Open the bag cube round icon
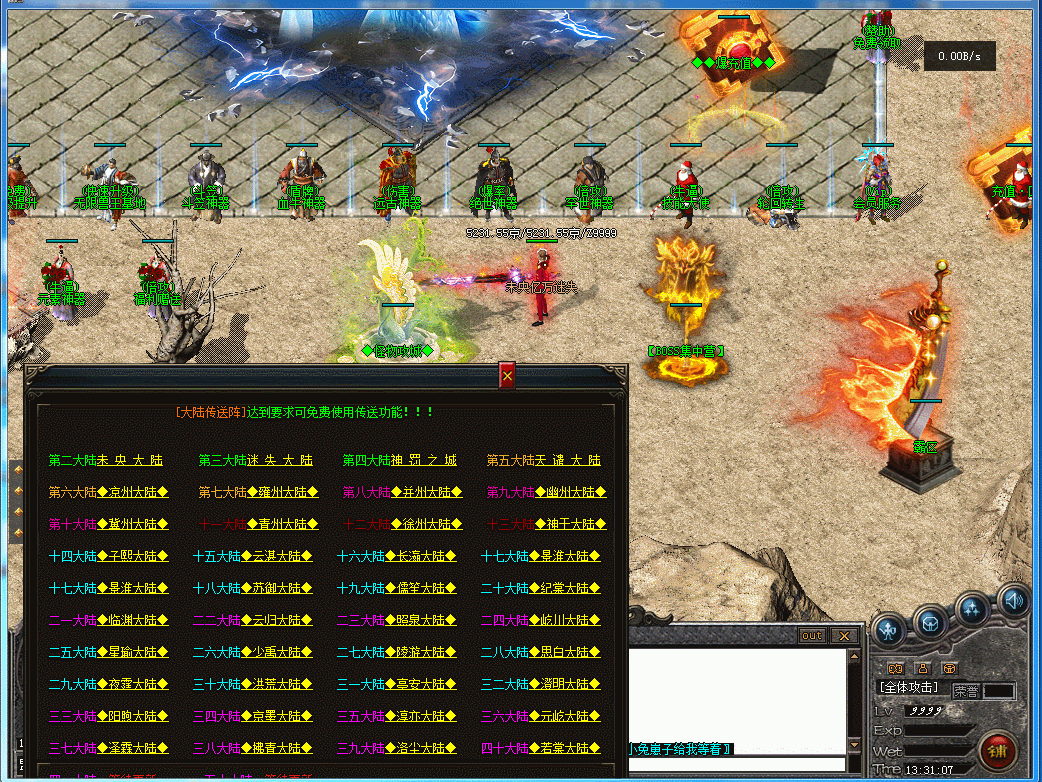This screenshot has height=782, width=1042. pos(930,622)
